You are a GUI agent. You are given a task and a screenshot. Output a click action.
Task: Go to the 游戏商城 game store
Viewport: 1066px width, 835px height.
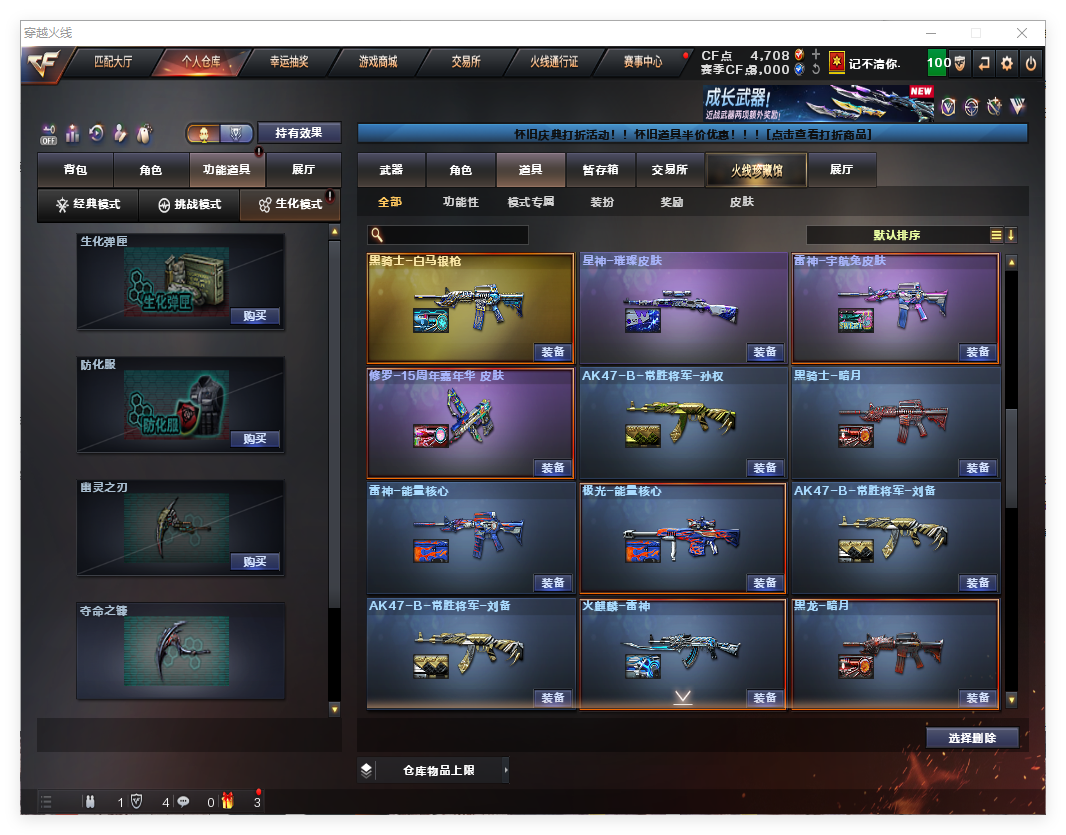coord(377,62)
